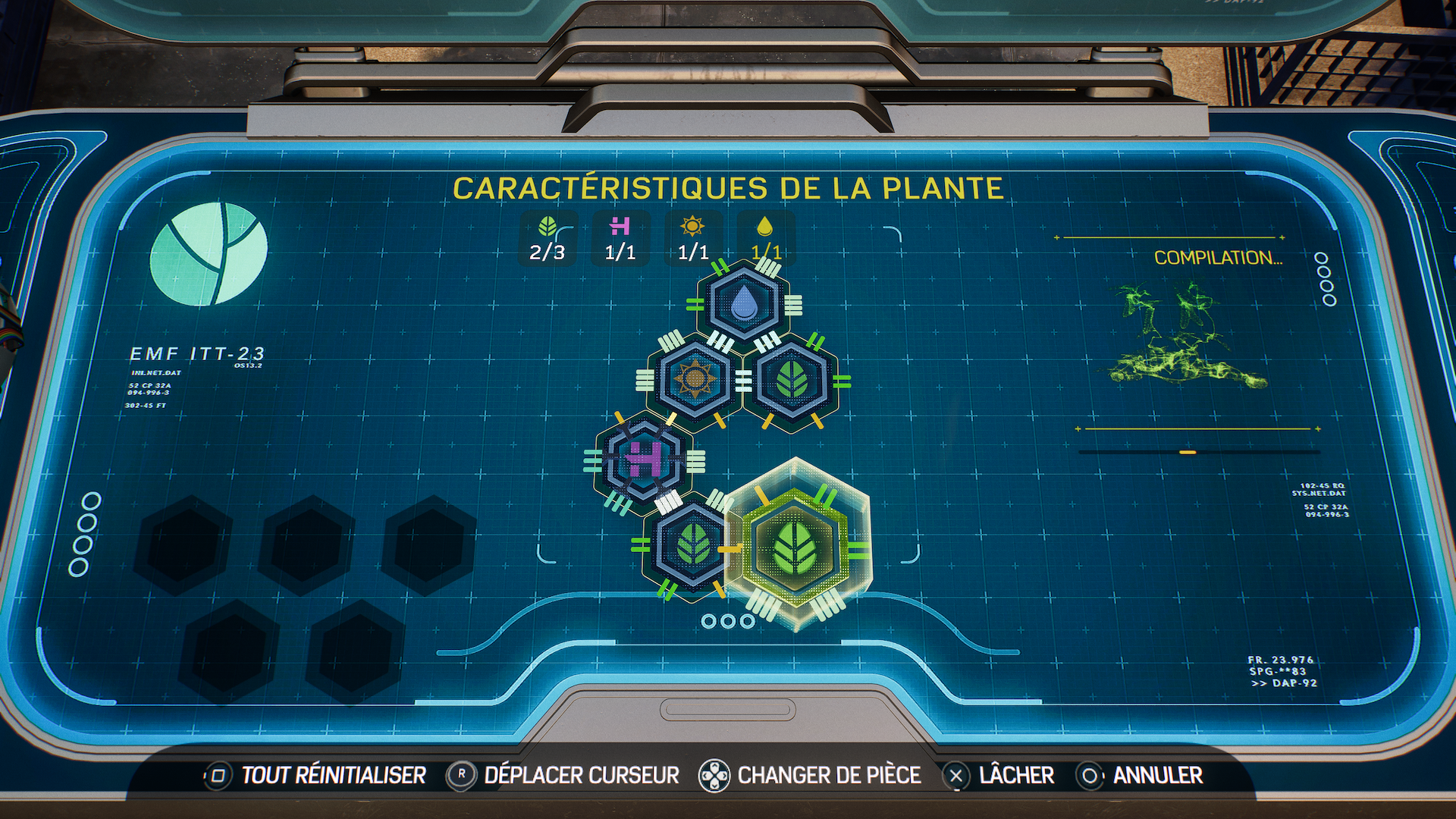1456x819 pixels.
Task: Select the water droplet hexagon tile
Action: [744, 303]
